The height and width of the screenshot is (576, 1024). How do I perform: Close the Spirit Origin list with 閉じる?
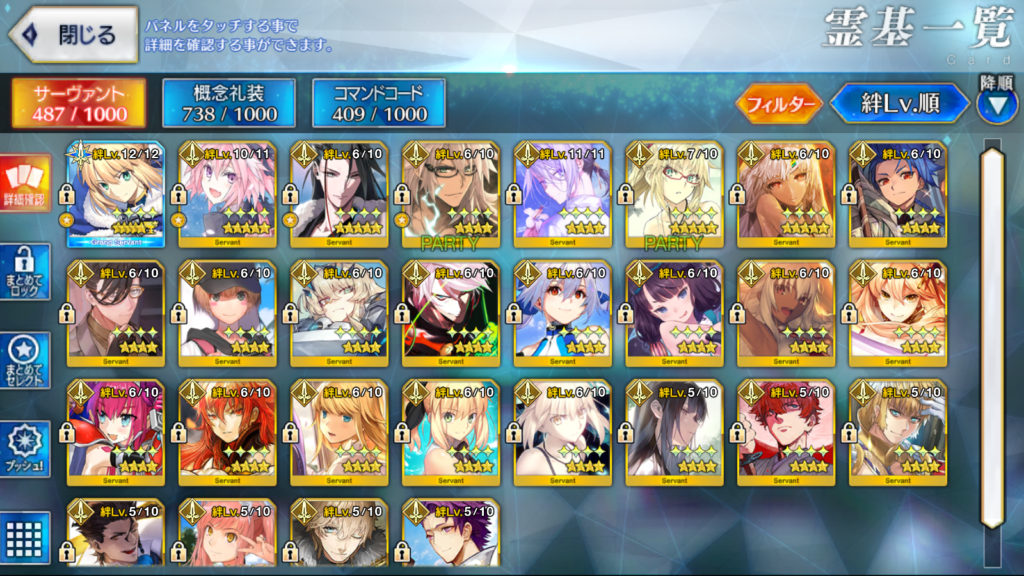coord(72,35)
